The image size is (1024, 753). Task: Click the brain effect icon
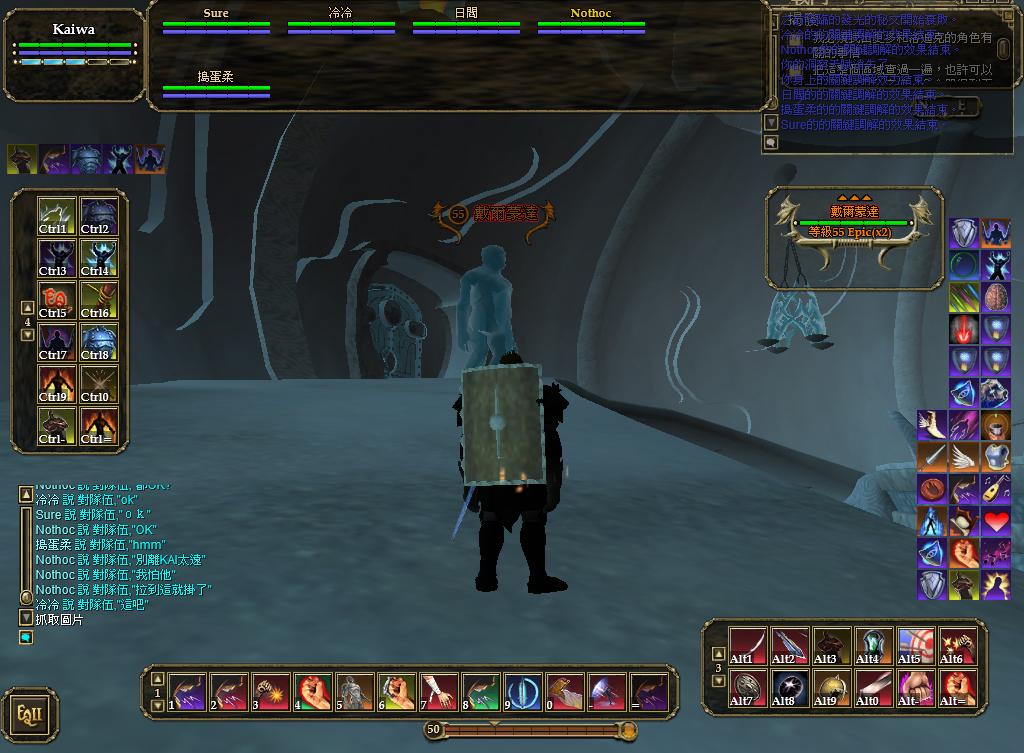996,298
